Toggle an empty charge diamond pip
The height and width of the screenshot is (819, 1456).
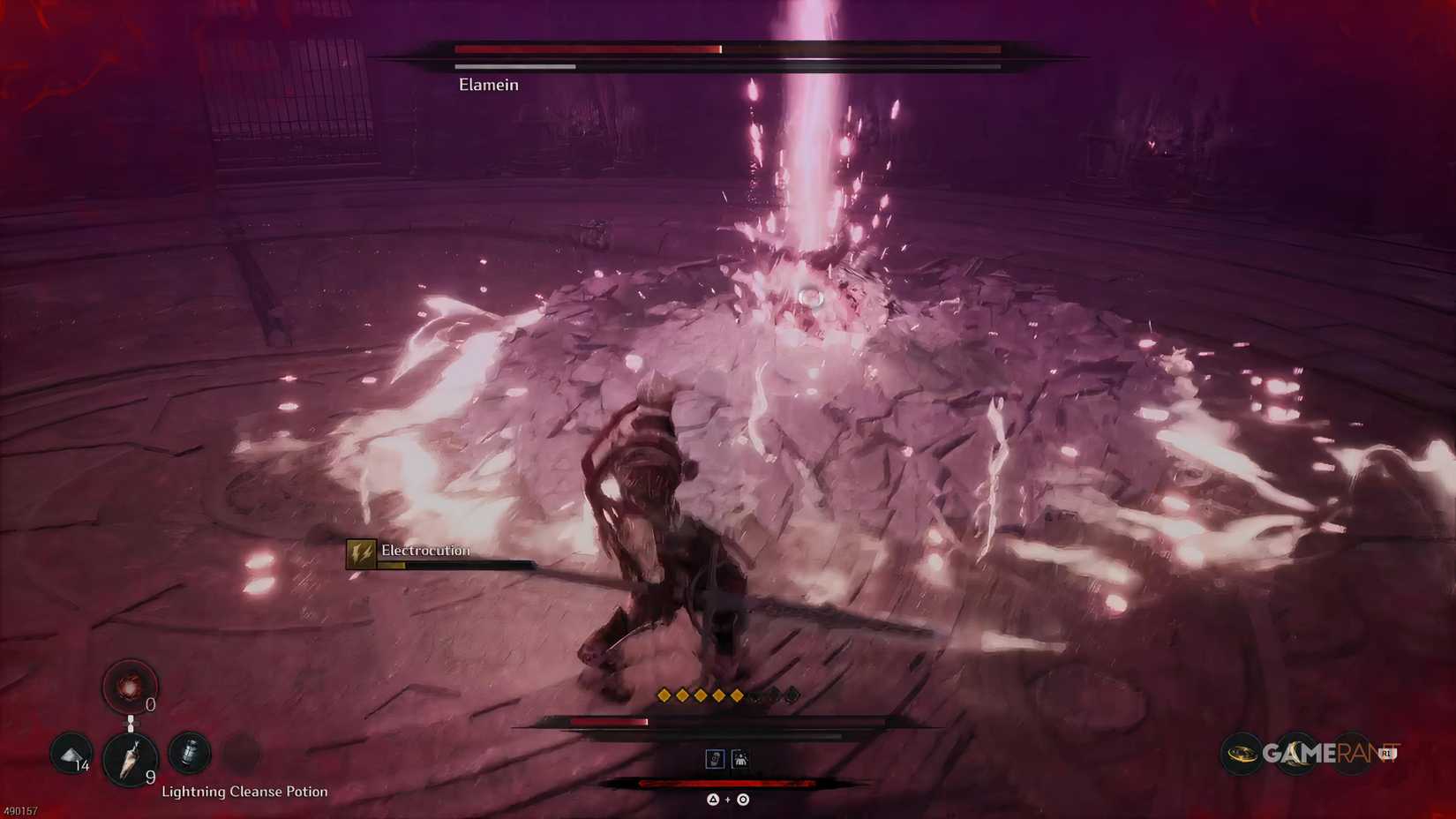[x=775, y=695]
